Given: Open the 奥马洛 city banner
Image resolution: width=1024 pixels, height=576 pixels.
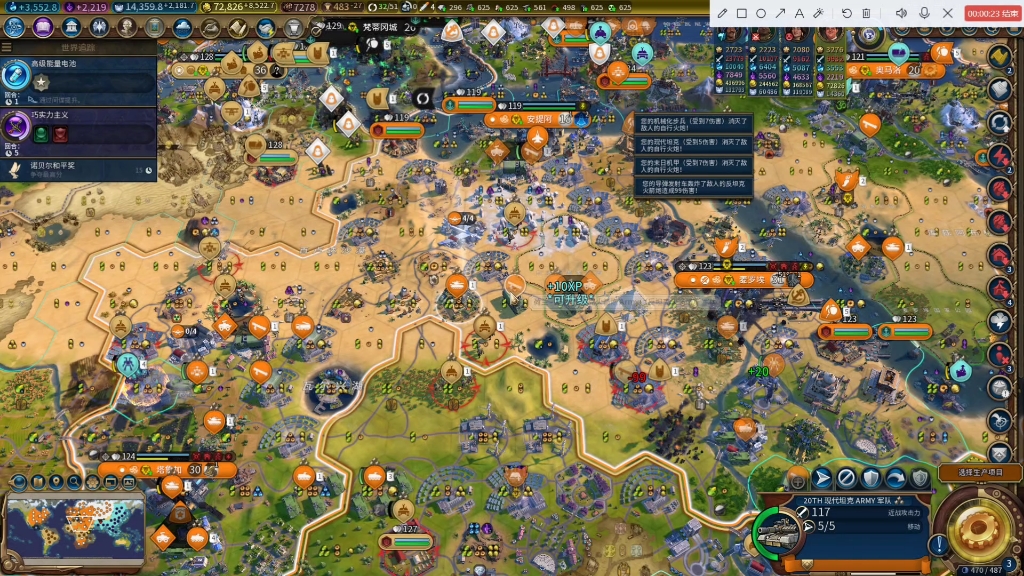Looking at the screenshot, I should (888, 71).
